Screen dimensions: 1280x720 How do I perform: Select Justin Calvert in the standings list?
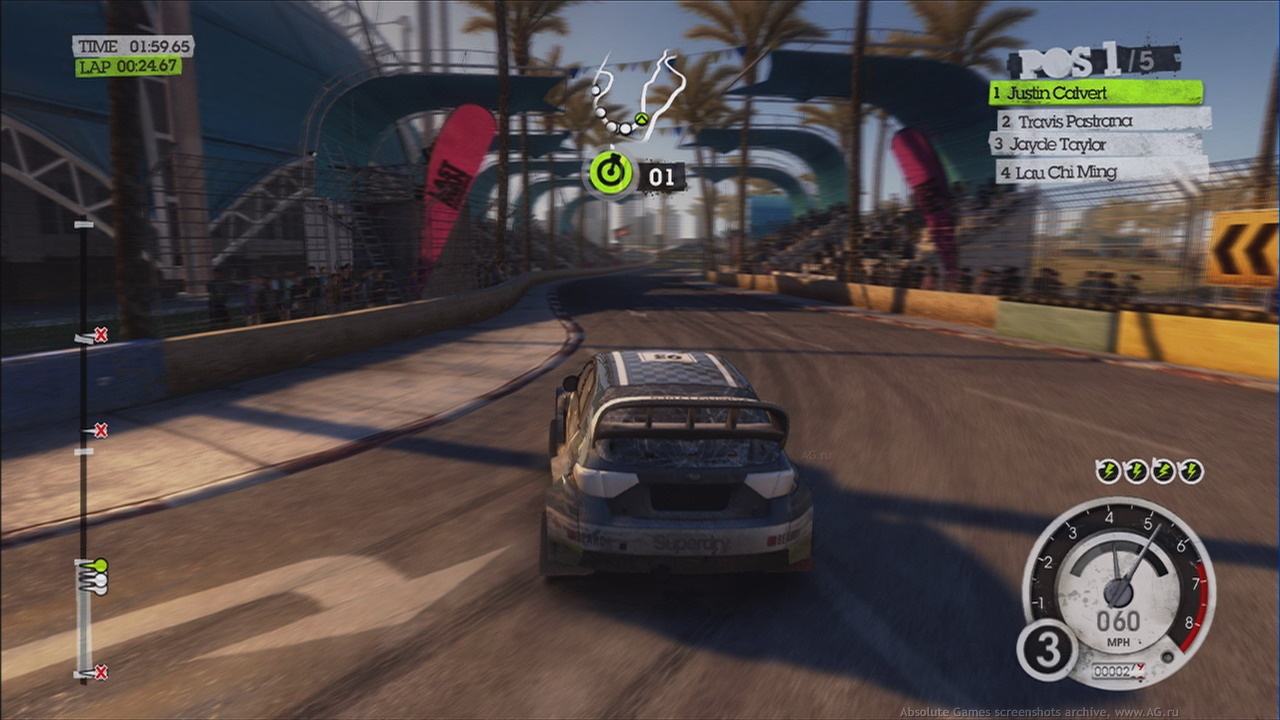pyautogui.click(x=1096, y=93)
